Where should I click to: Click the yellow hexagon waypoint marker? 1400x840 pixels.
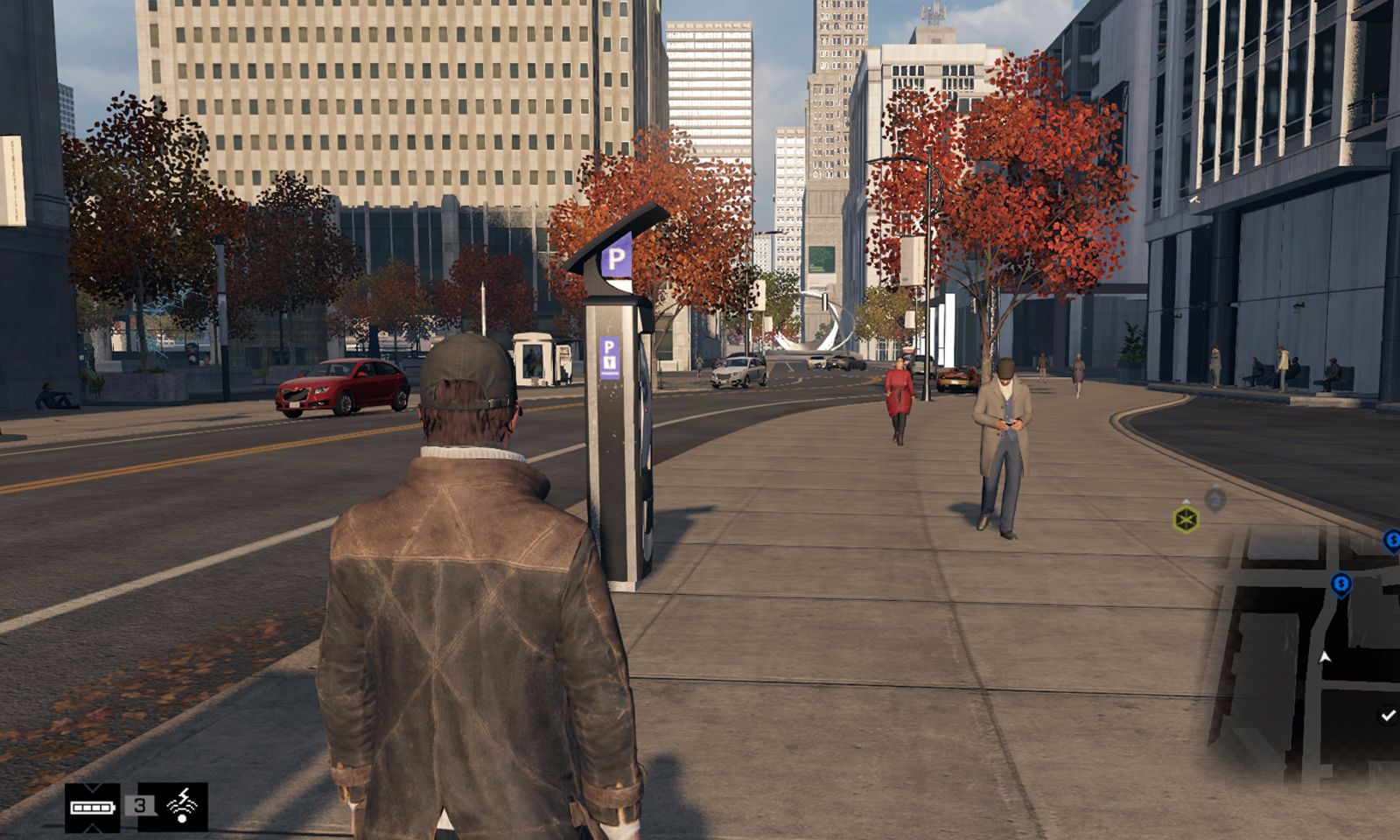click(x=1186, y=520)
